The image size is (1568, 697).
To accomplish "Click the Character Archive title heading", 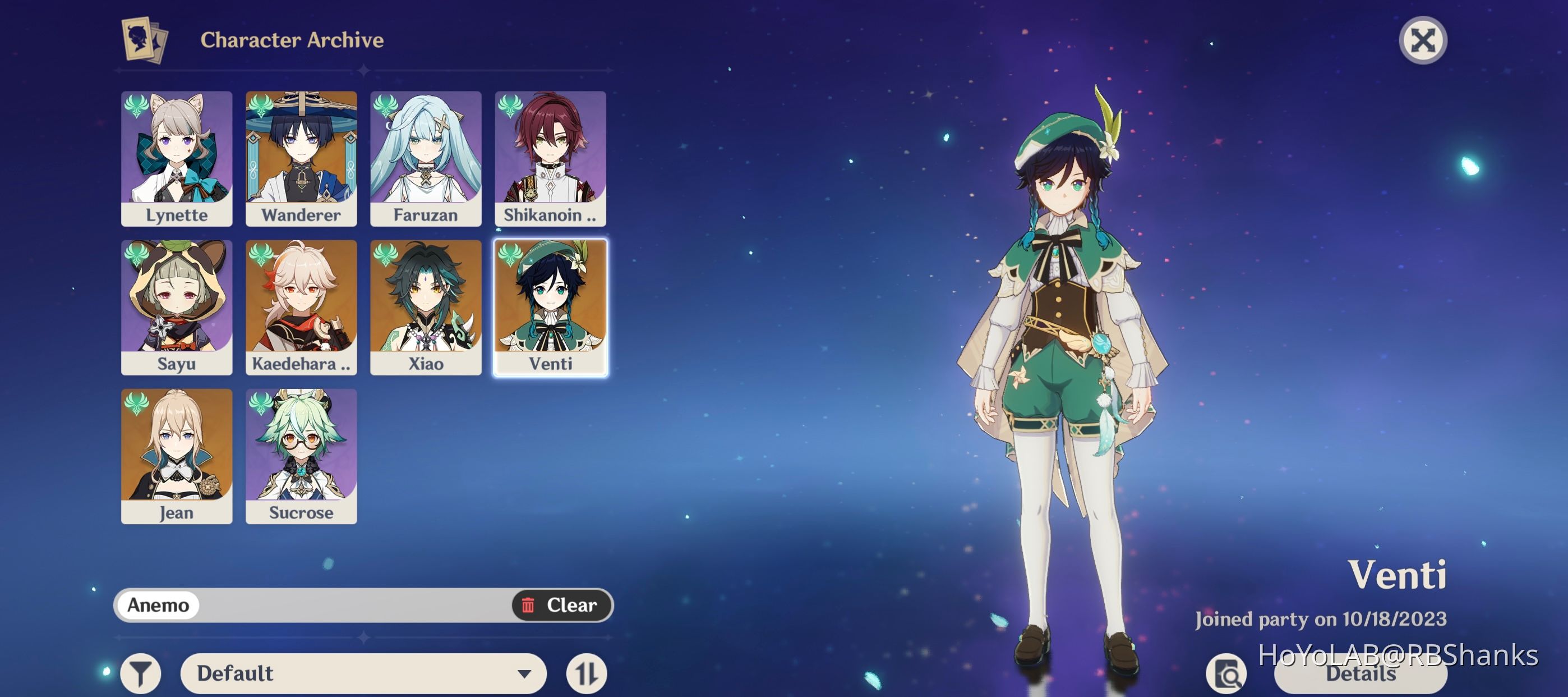I will [x=292, y=40].
